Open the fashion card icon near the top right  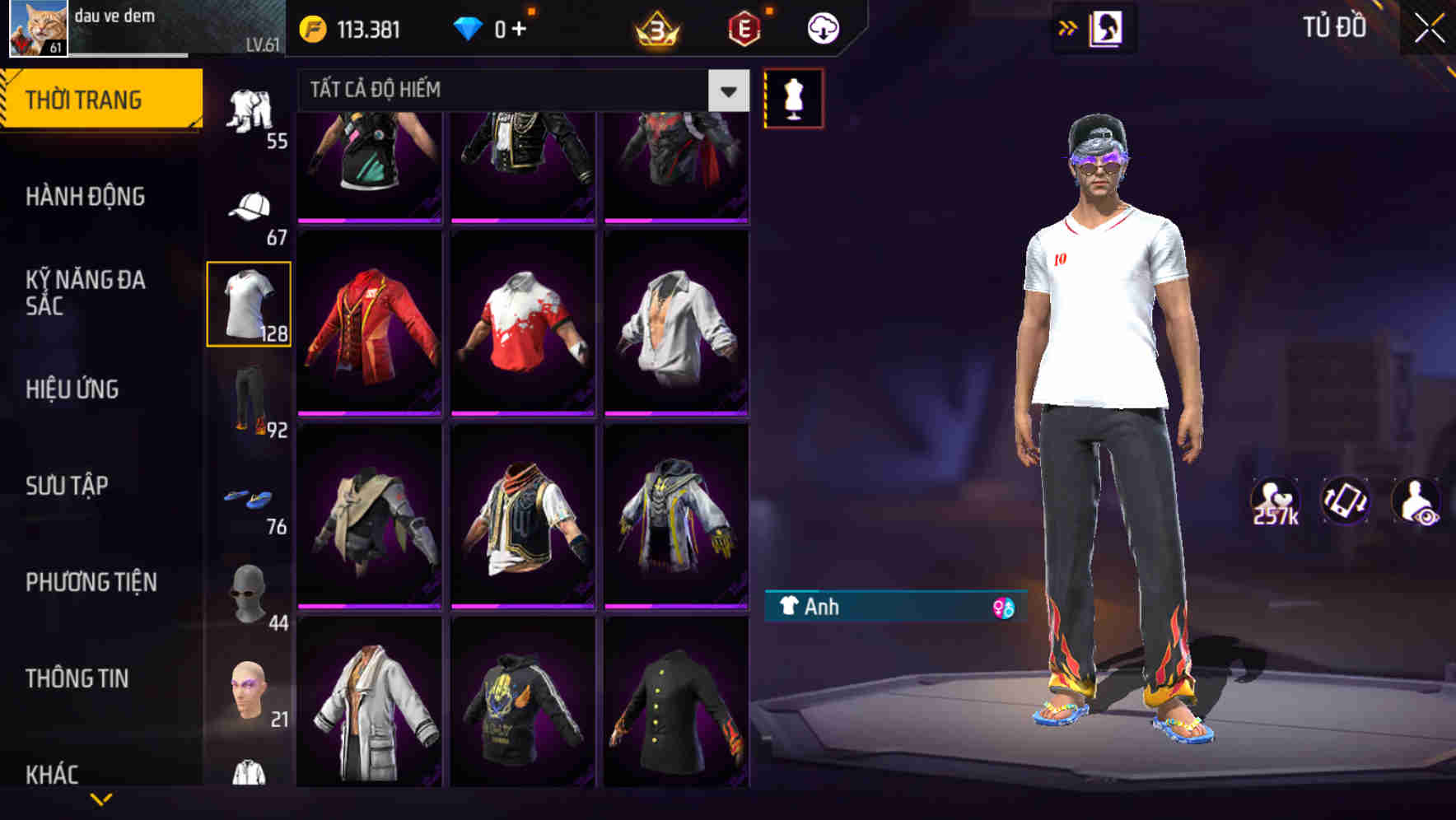(1105, 27)
